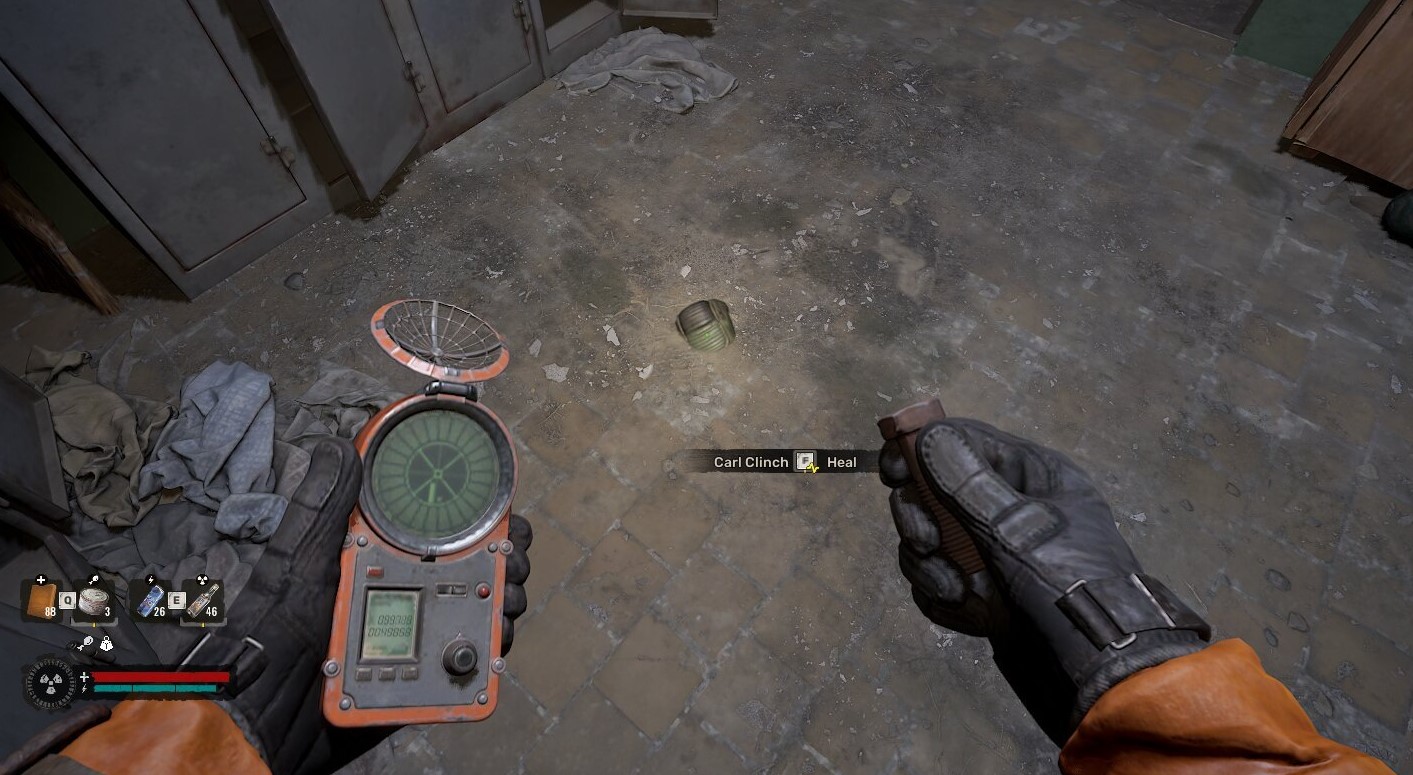Select the bandage quick slot
Image resolution: width=1413 pixels, height=775 pixels.
(41, 599)
